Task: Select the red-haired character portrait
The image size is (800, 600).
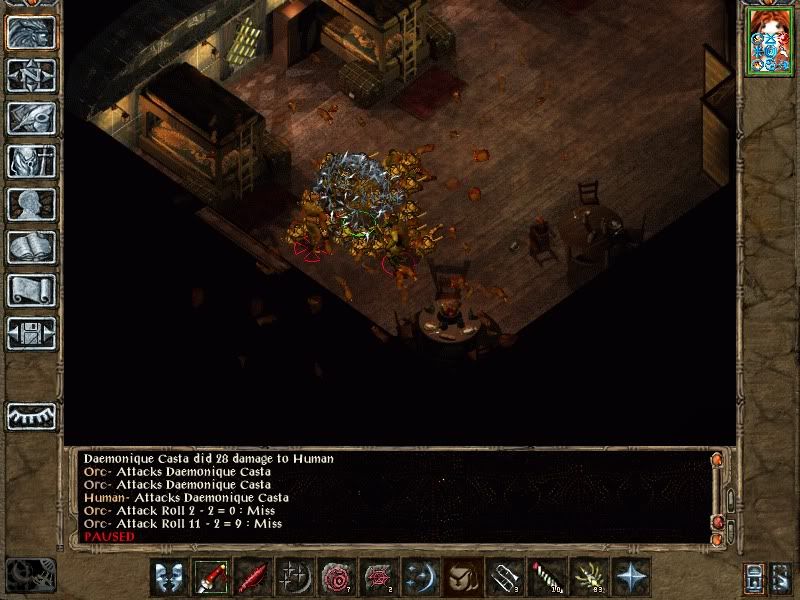Action: (x=769, y=44)
